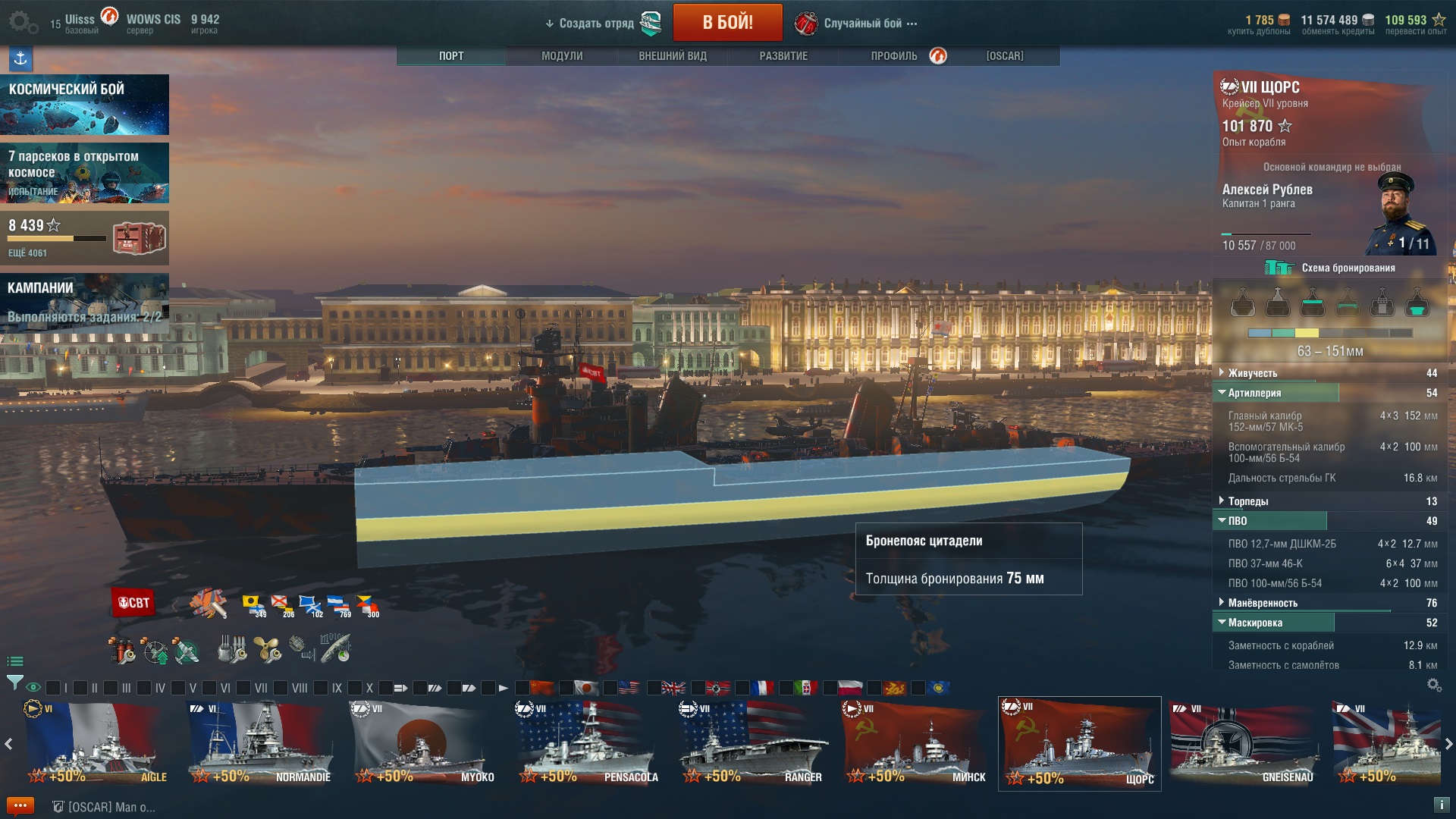Open the orange chat button
The width and height of the screenshot is (1456, 819).
click(x=20, y=806)
